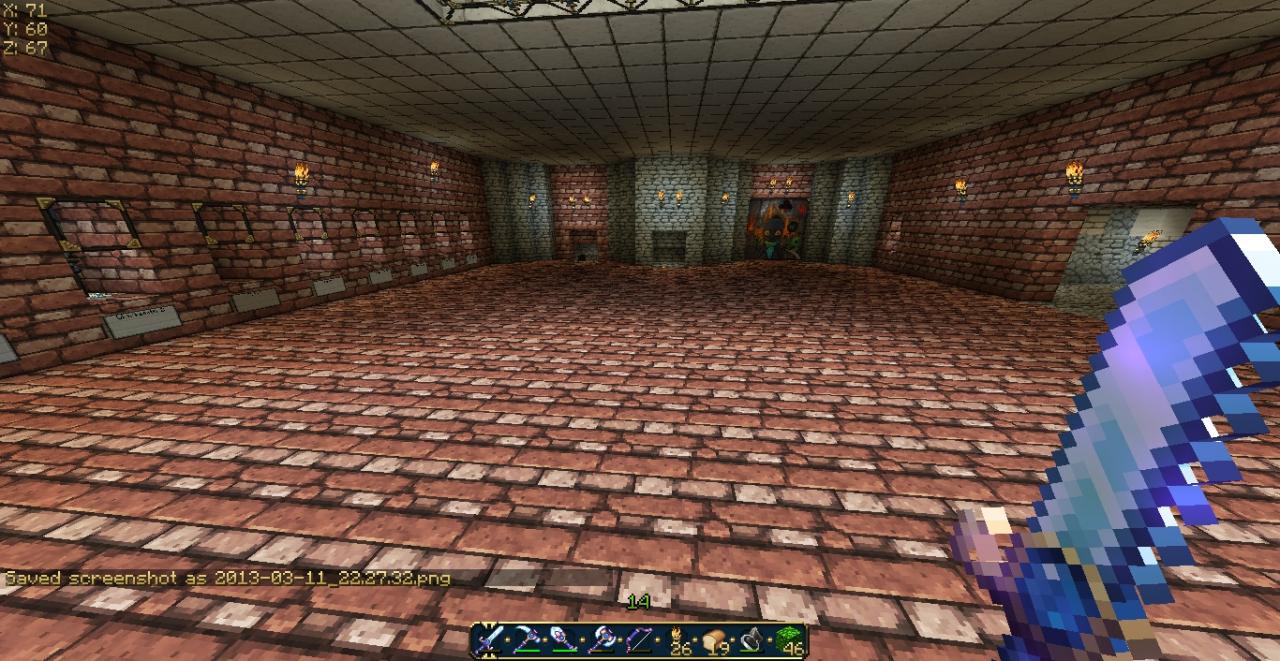
Task: Pick the flint and steel slot
Action: (751, 640)
